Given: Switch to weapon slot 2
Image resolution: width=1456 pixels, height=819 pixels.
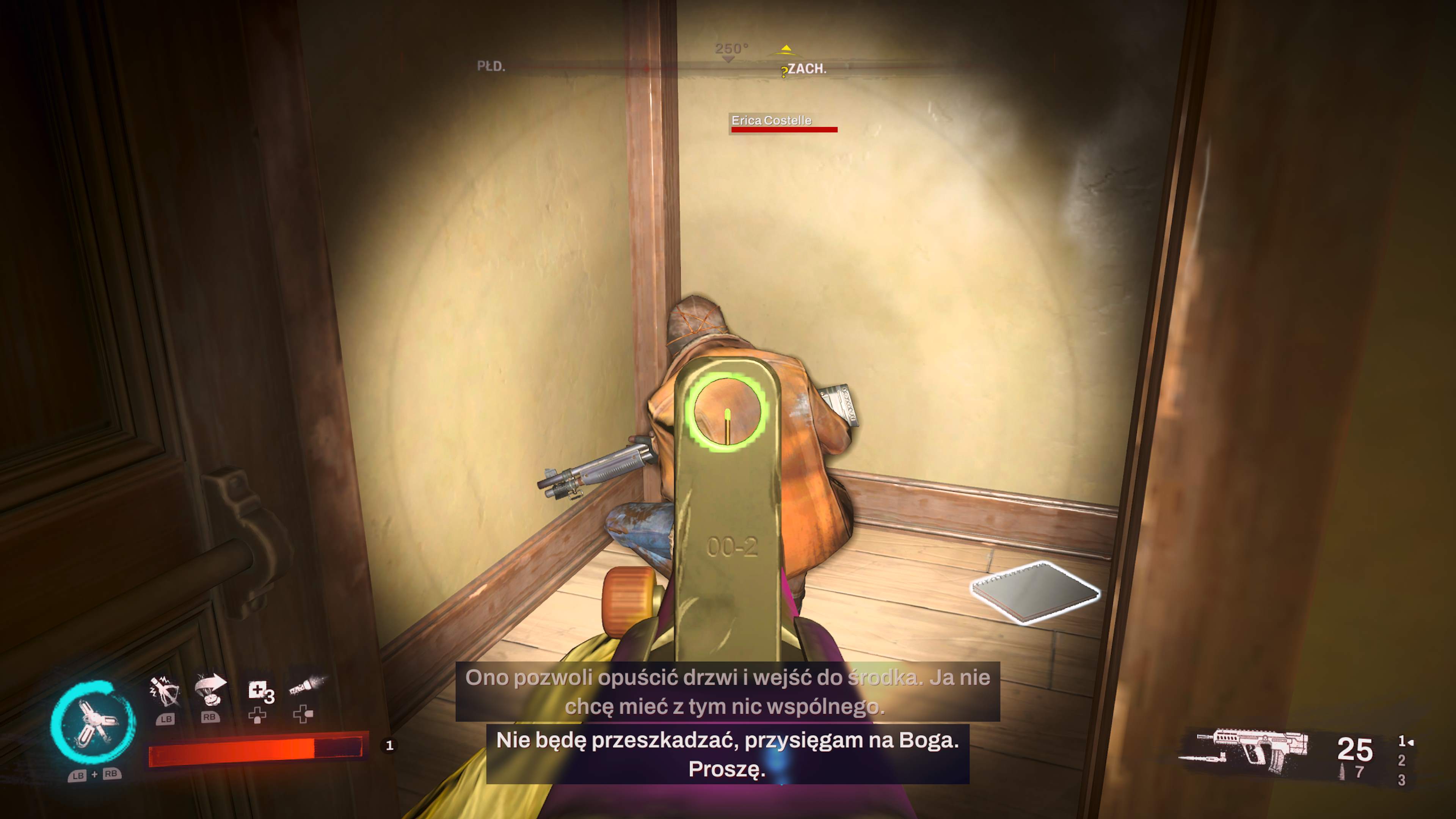Looking at the screenshot, I should pos(1401,761).
